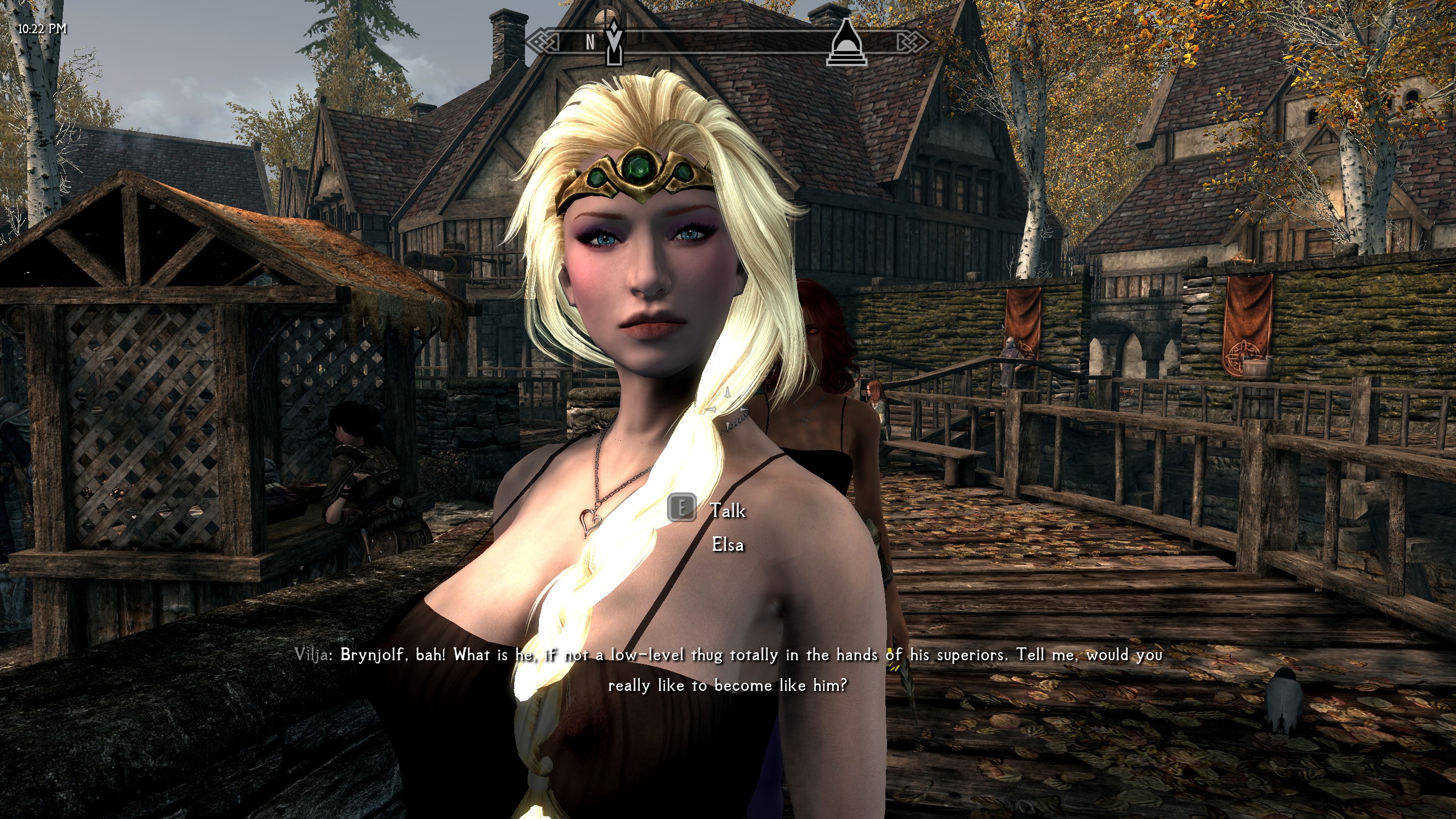Click the quest arrow marker on the compass
1456x819 pixels.
pyautogui.click(x=614, y=42)
